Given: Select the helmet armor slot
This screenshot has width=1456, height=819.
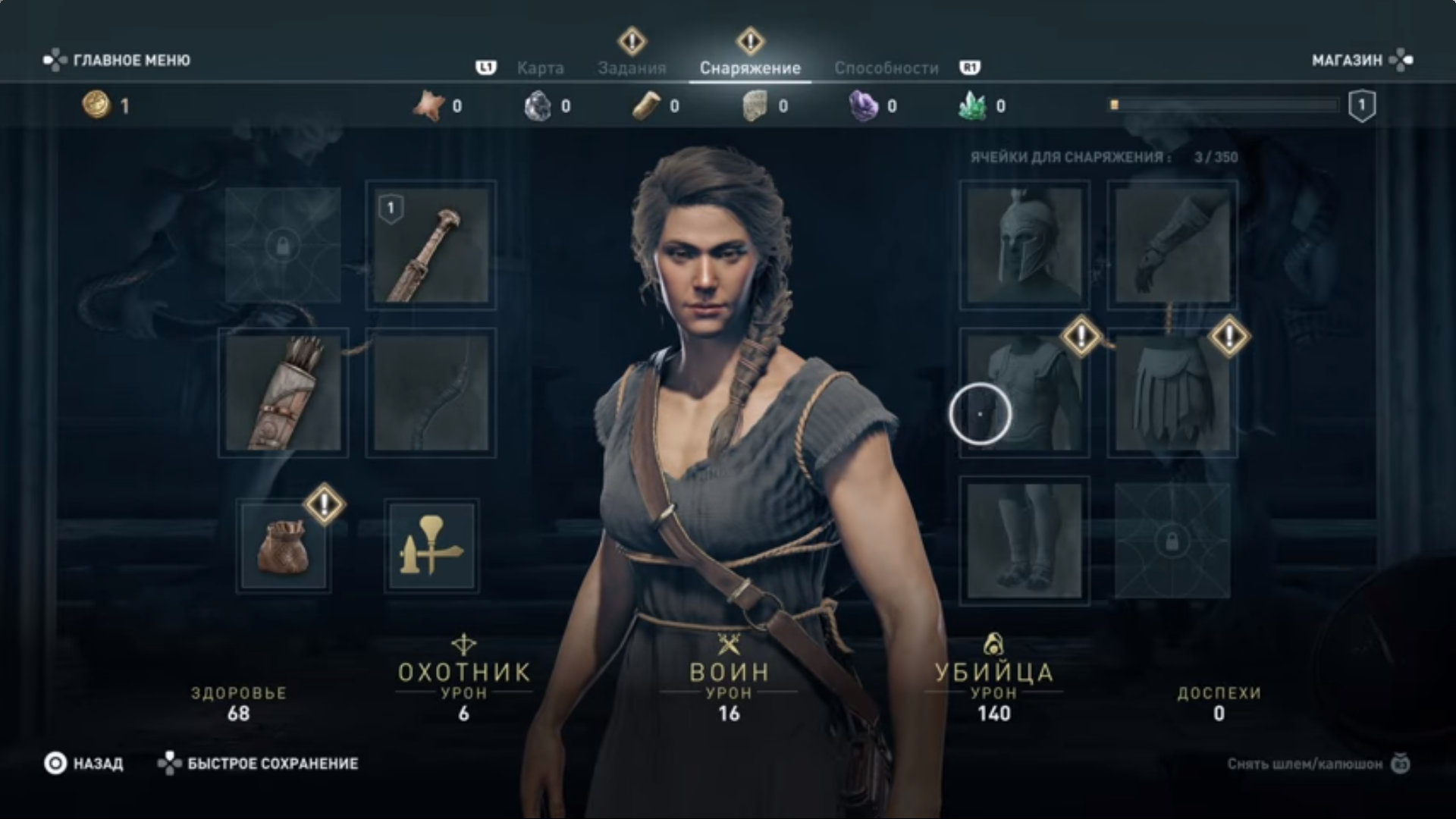Looking at the screenshot, I should [1024, 245].
